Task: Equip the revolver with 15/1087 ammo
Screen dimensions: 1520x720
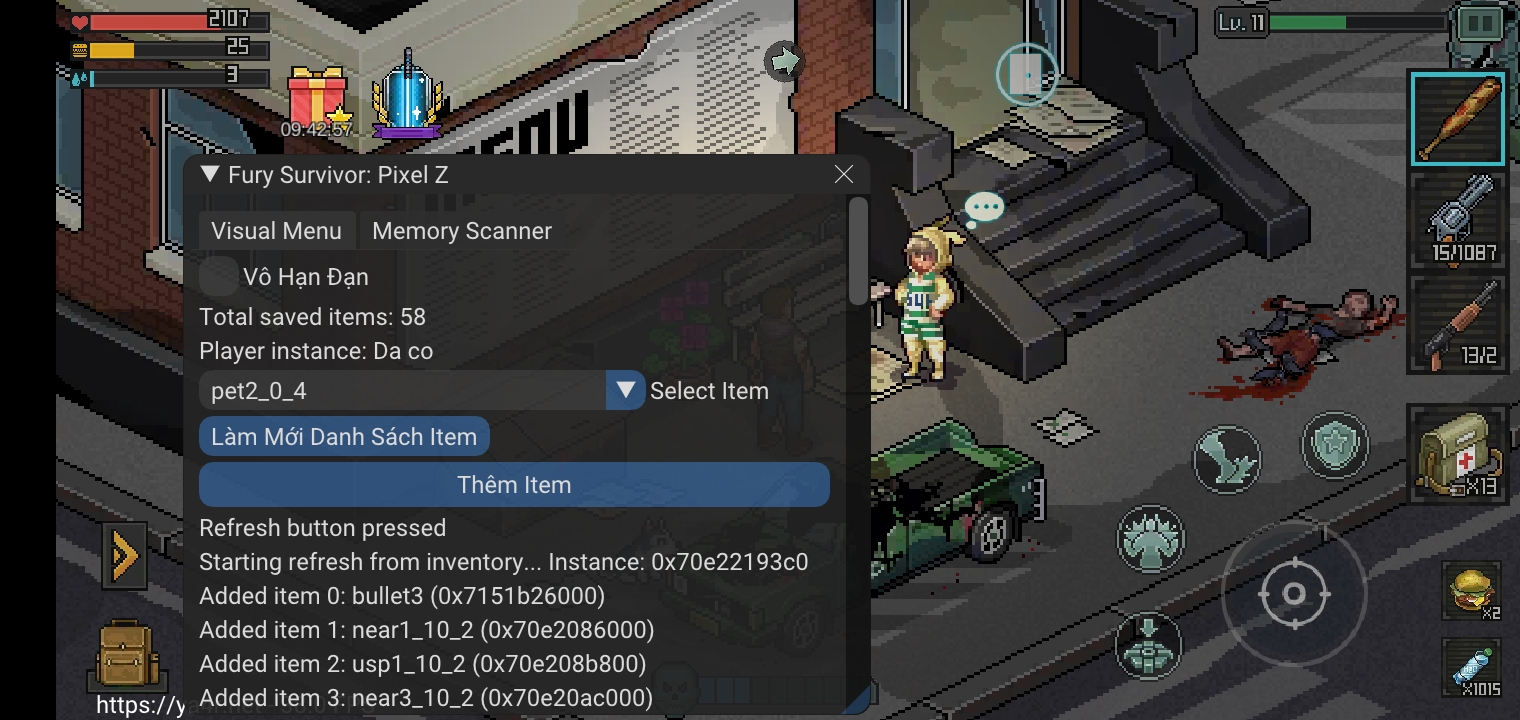Action: click(x=1458, y=220)
